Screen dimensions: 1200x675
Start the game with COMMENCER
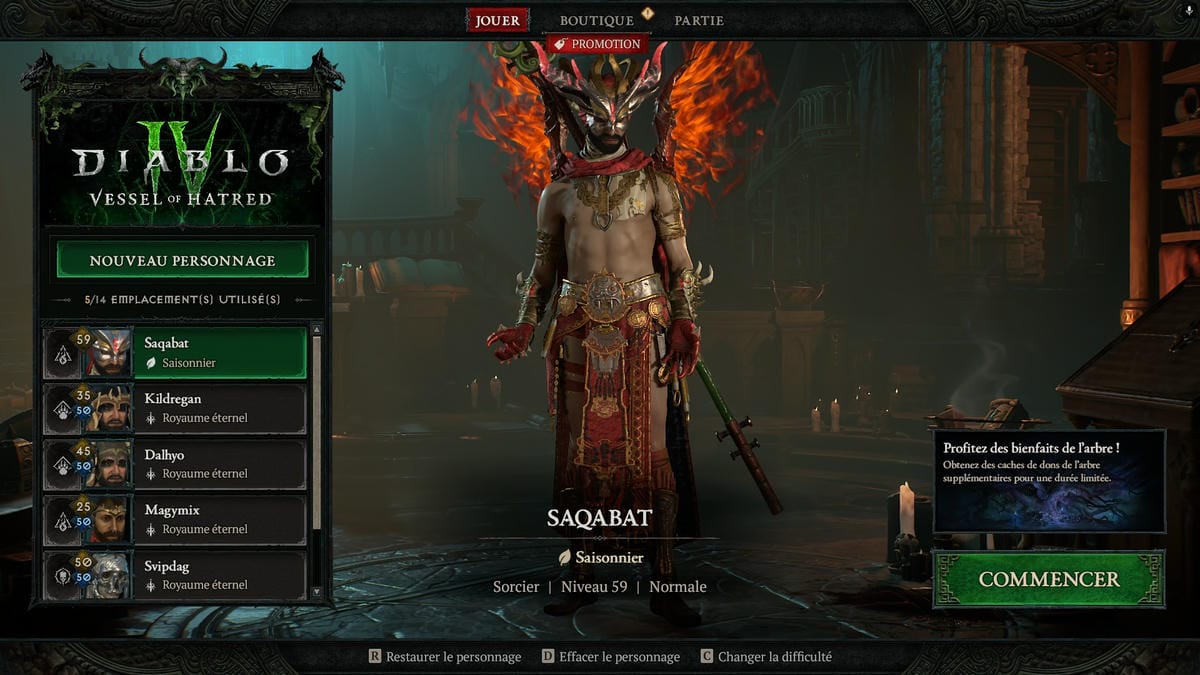point(1048,579)
